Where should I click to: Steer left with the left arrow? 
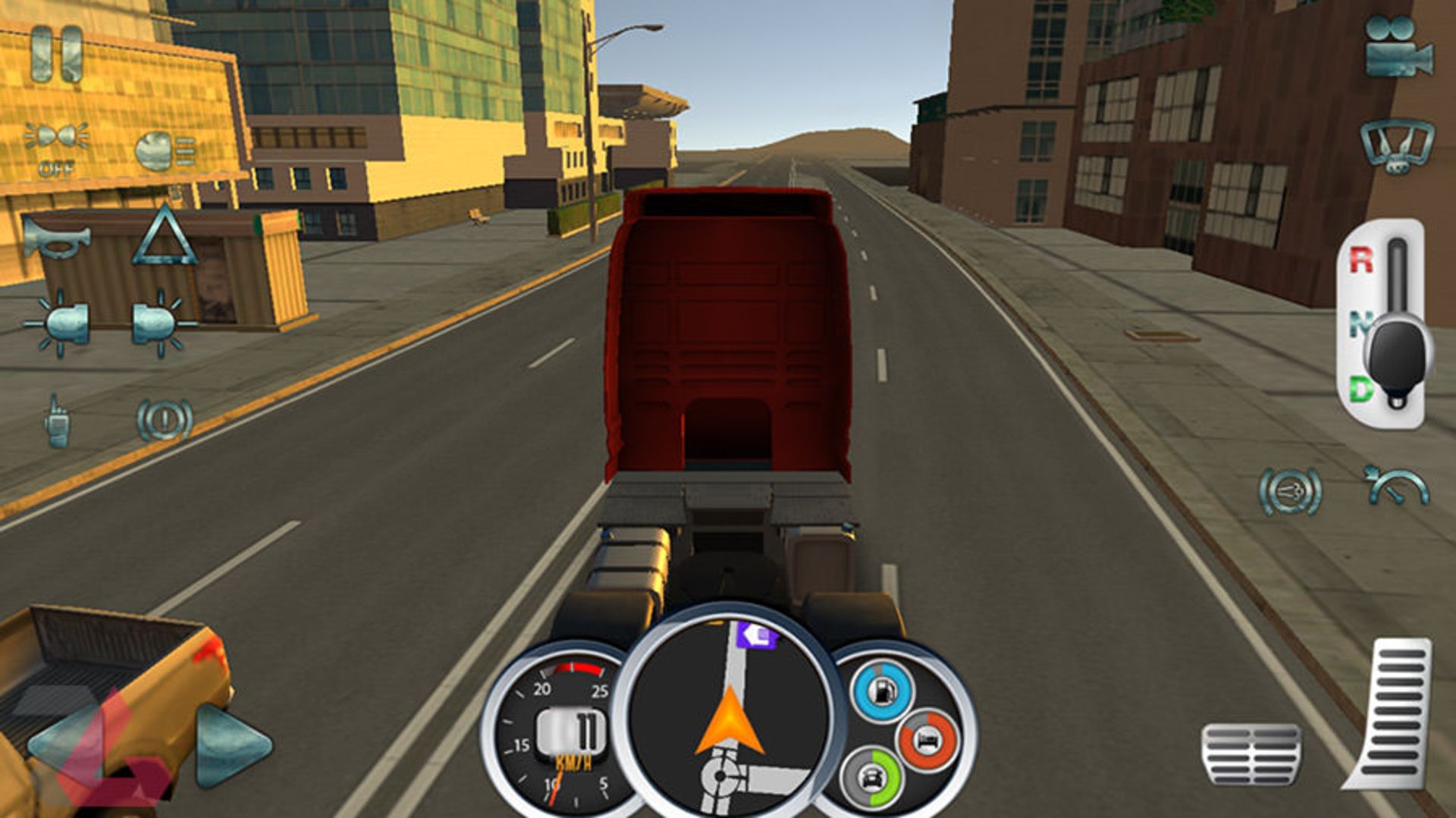68,747
